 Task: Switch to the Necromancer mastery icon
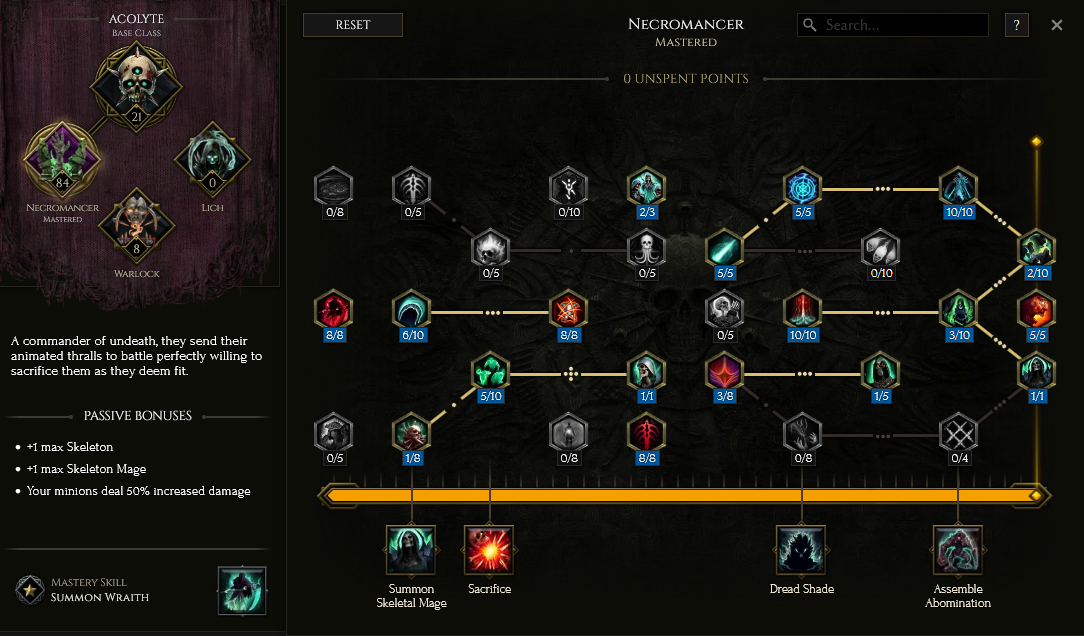62,159
